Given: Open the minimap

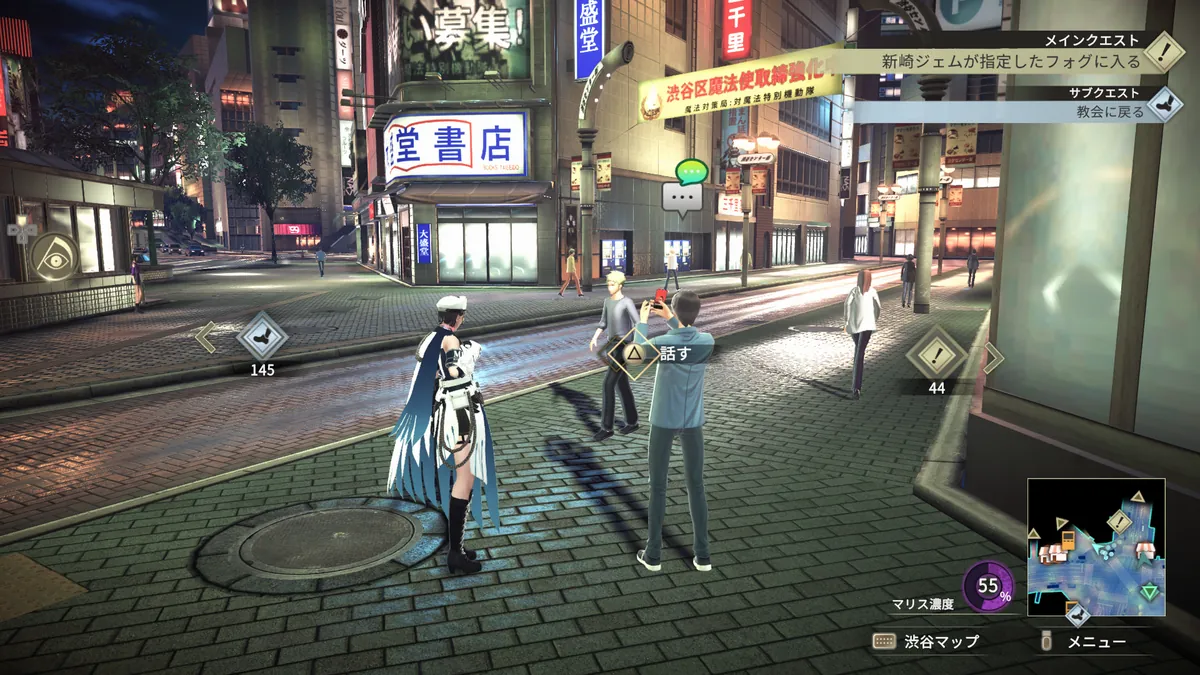Looking at the screenshot, I should [1095, 546].
